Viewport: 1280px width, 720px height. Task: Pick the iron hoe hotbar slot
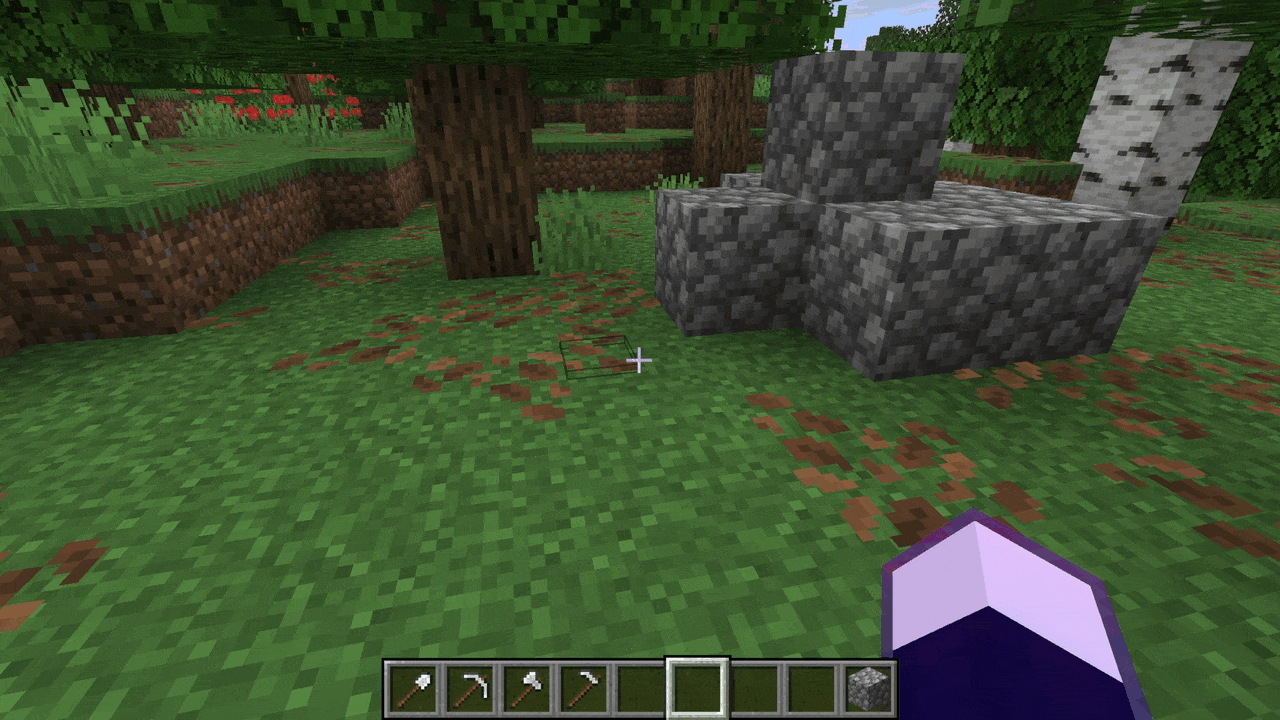pyautogui.click(x=583, y=689)
